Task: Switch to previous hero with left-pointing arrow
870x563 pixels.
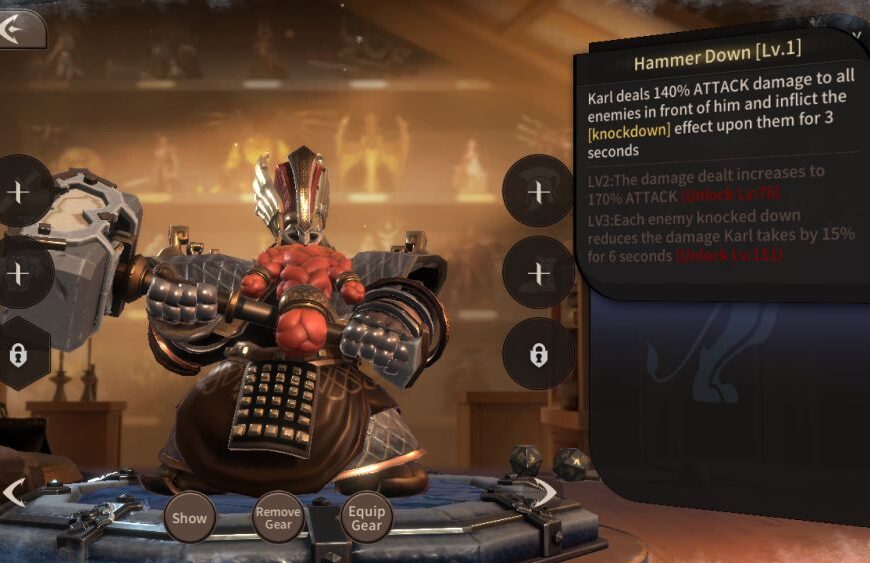Action: coord(14,492)
